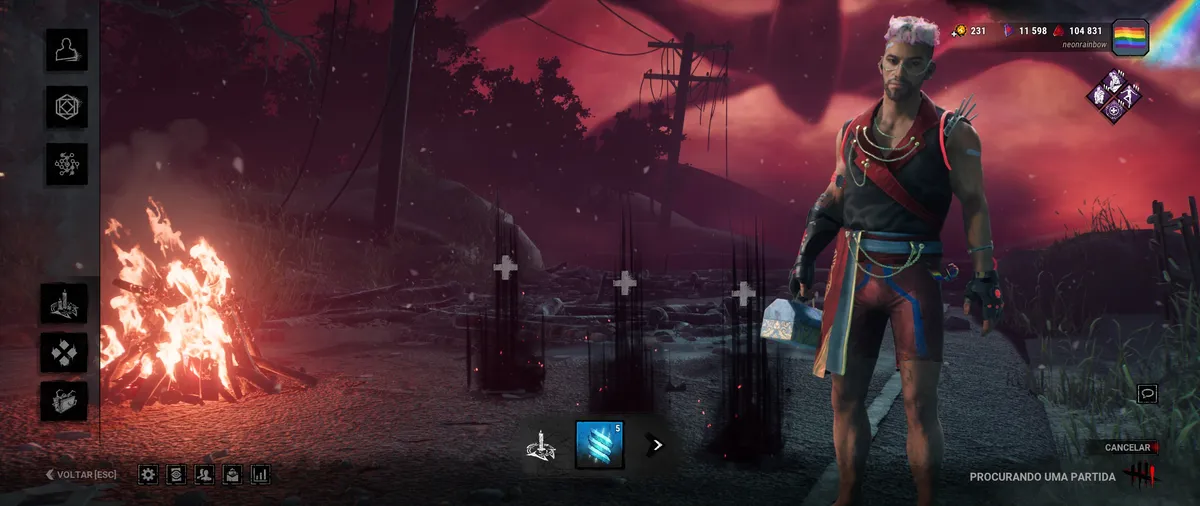1200x506 pixels.
Task: Open the friends list icon
Action: click(x=205, y=474)
